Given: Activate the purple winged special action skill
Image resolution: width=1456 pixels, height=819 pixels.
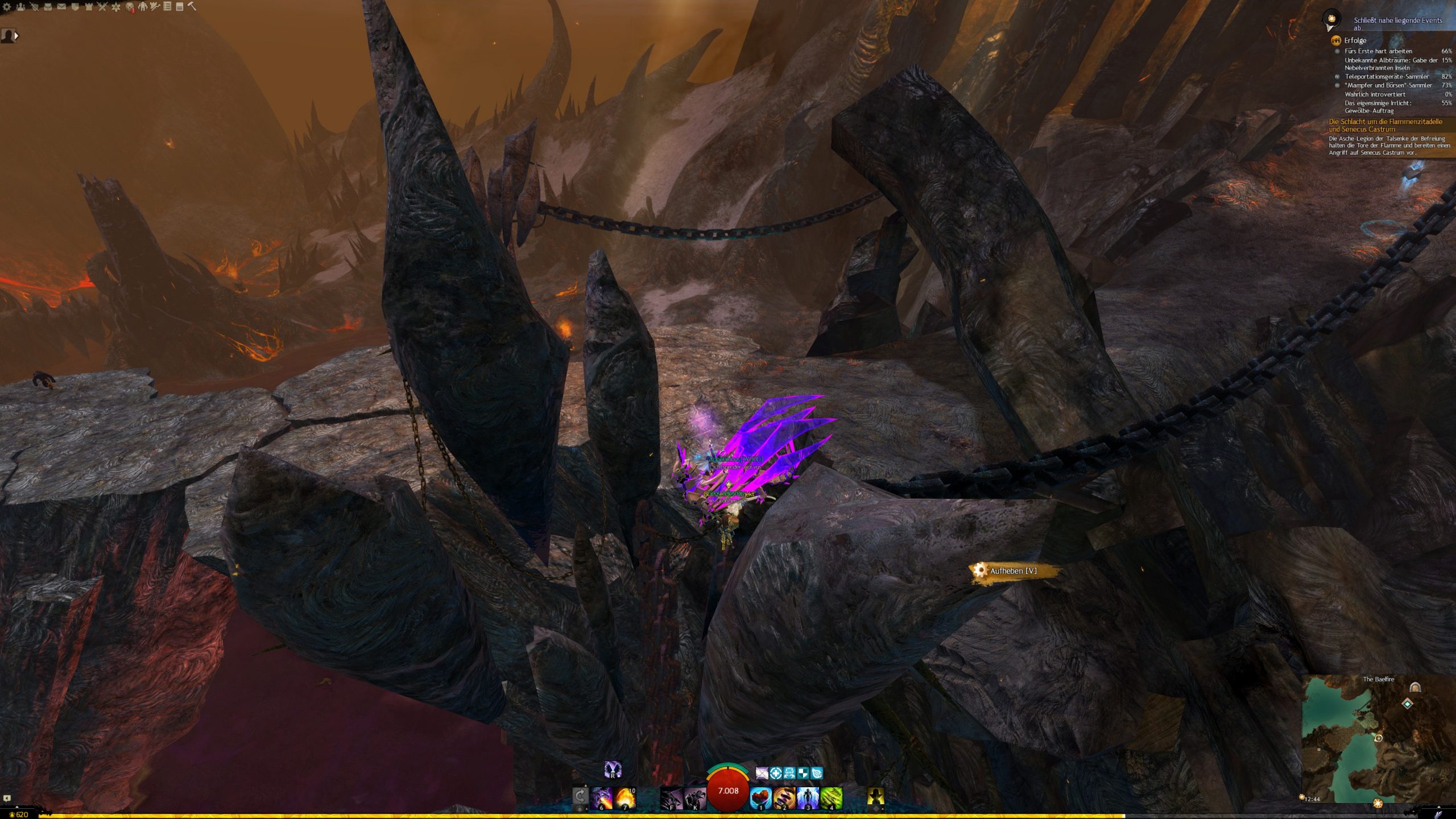Looking at the screenshot, I should [x=613, y=770].
